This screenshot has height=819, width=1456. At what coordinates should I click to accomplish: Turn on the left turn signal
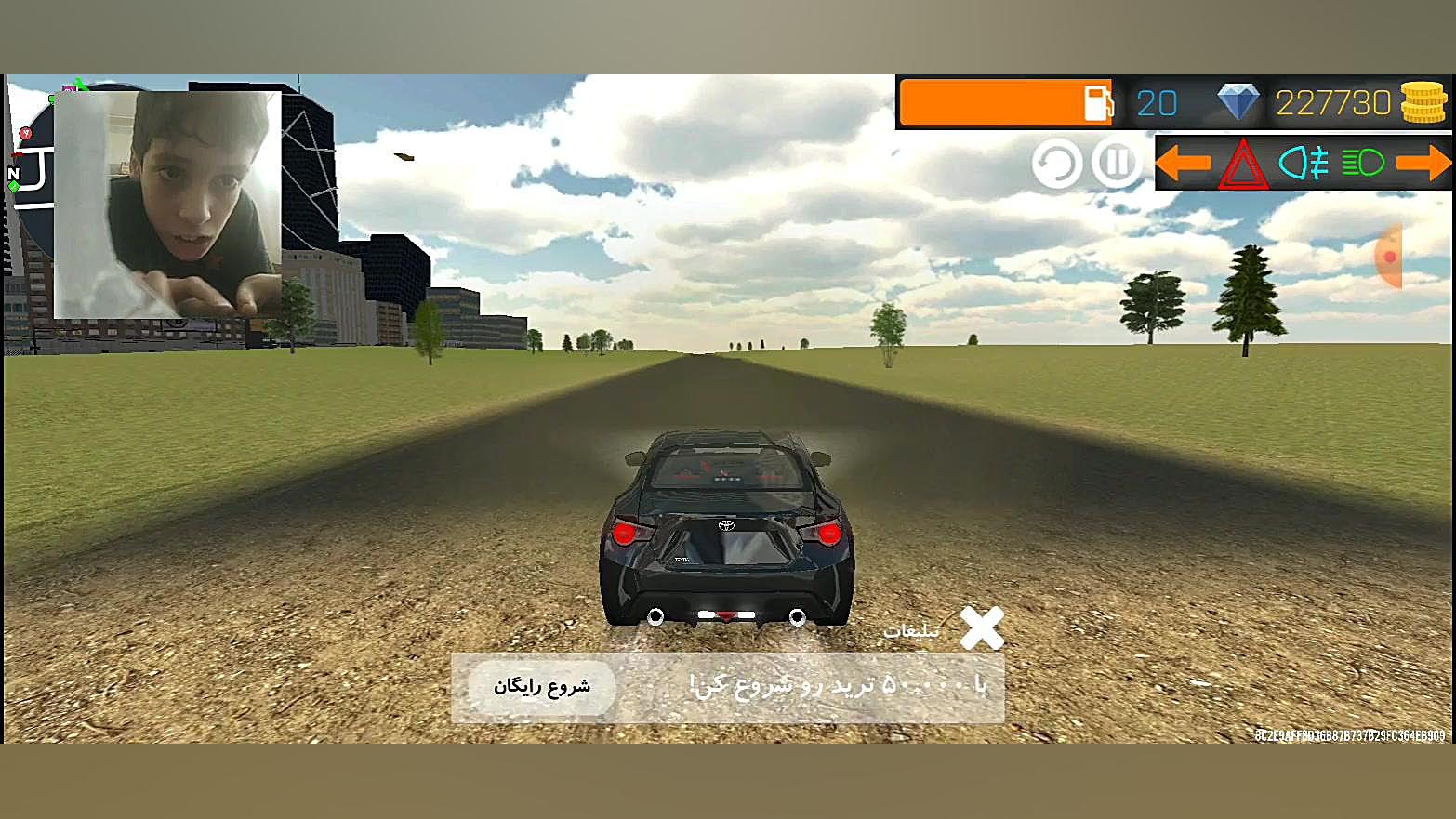[1183, 164]
